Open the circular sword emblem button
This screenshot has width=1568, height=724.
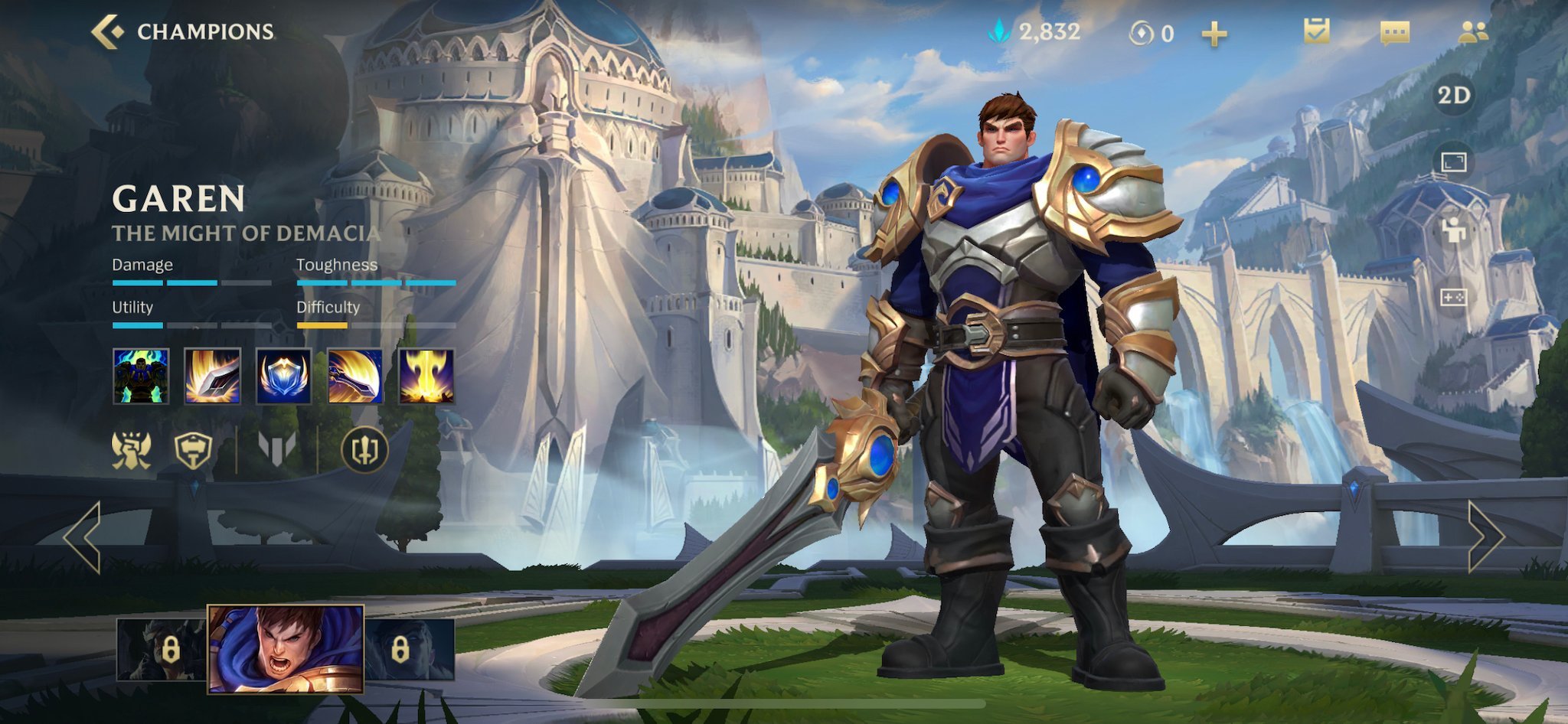pos(364,449)
